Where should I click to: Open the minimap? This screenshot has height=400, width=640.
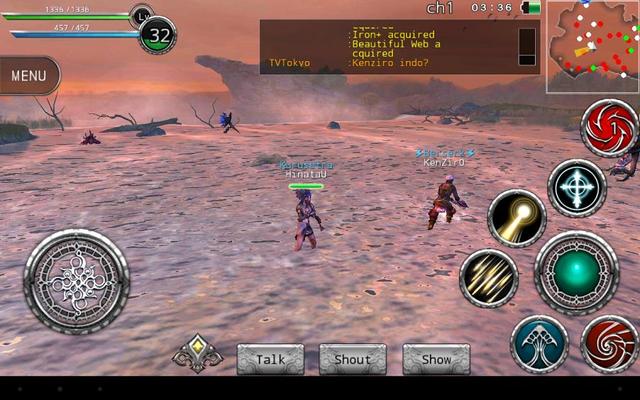tap(592, 46)
